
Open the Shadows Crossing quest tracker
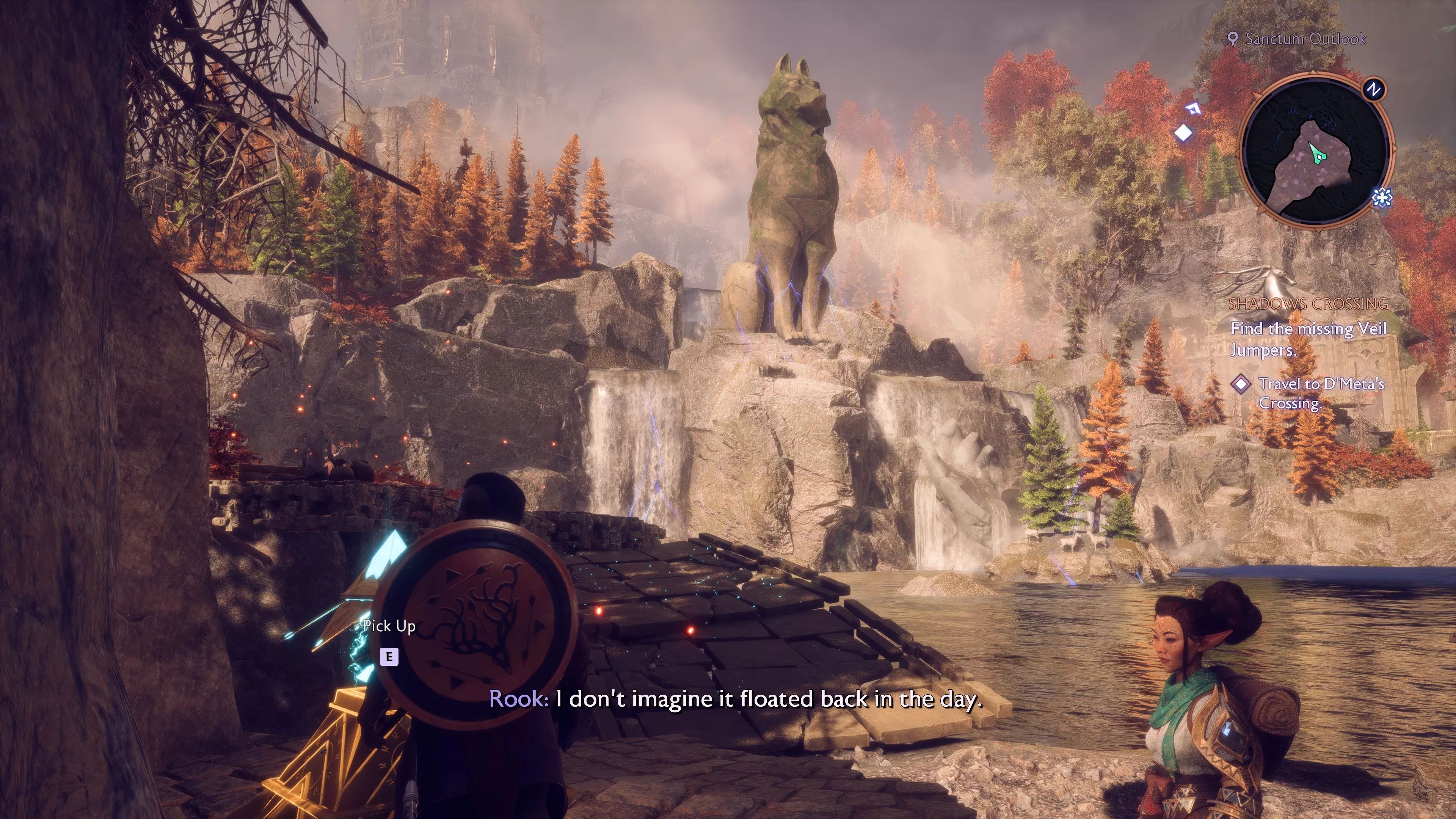coord(1308,304)
